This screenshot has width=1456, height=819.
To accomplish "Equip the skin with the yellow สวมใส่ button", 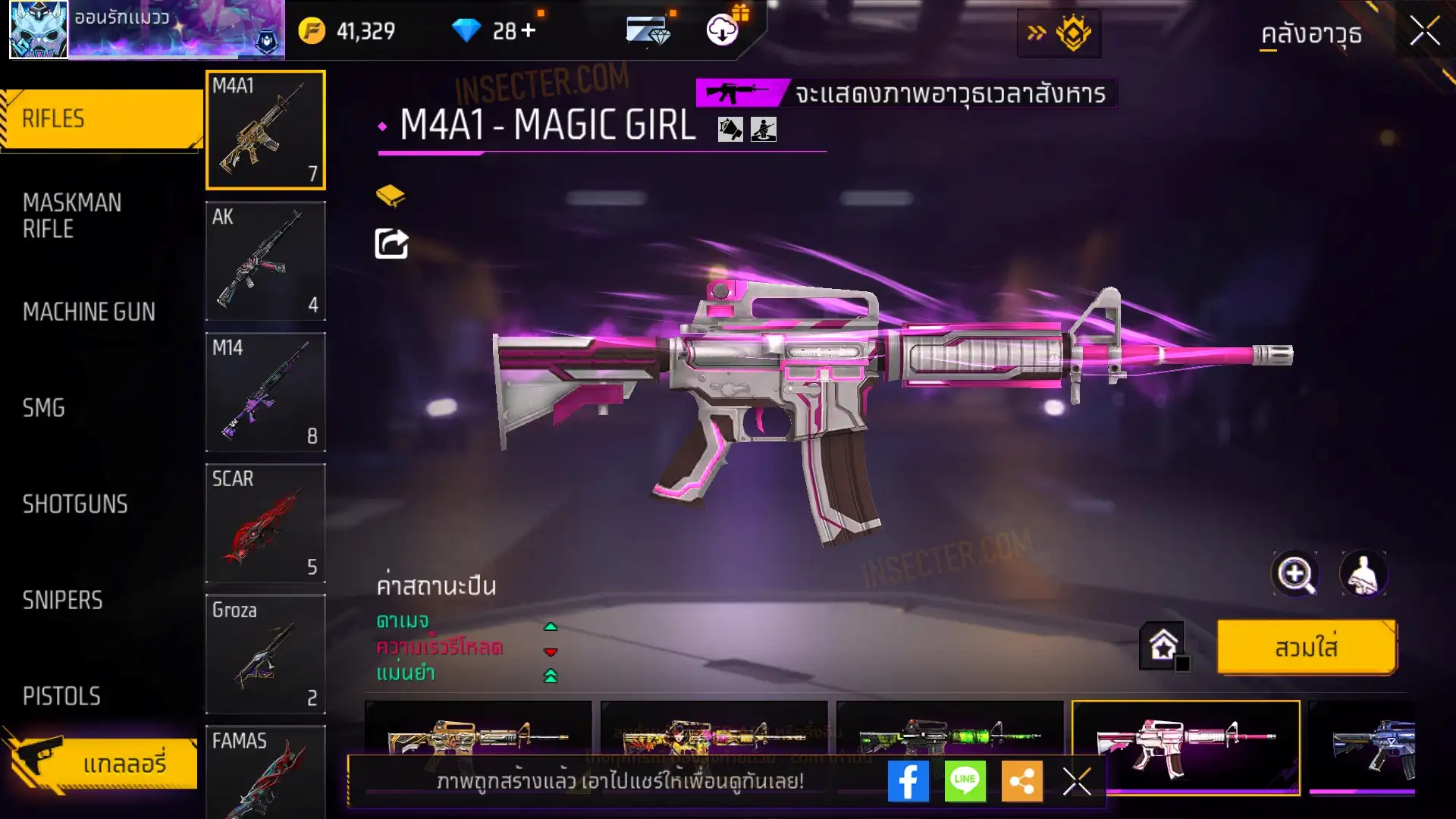I will pyautogui.click(x=1306, y=648).
